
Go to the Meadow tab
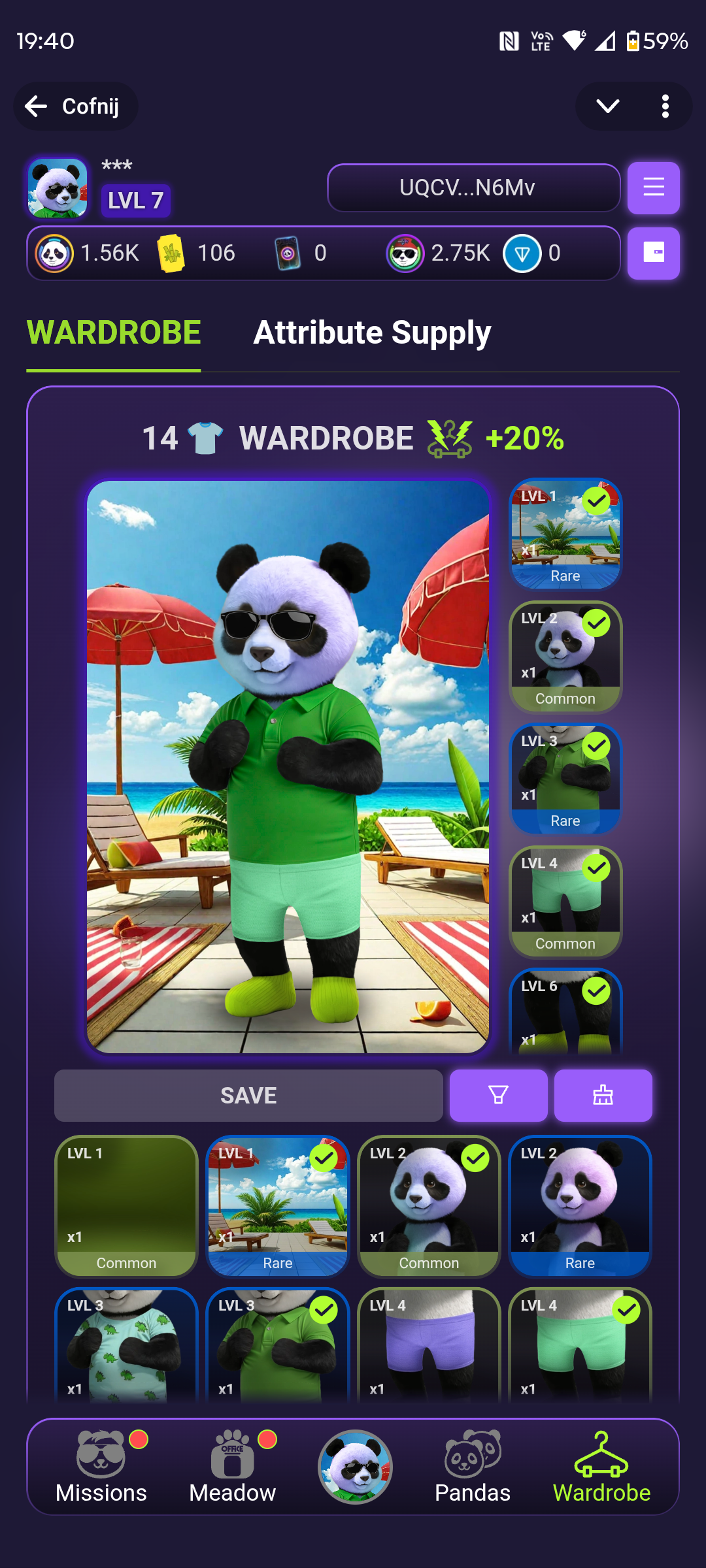tap(232, 1467)
